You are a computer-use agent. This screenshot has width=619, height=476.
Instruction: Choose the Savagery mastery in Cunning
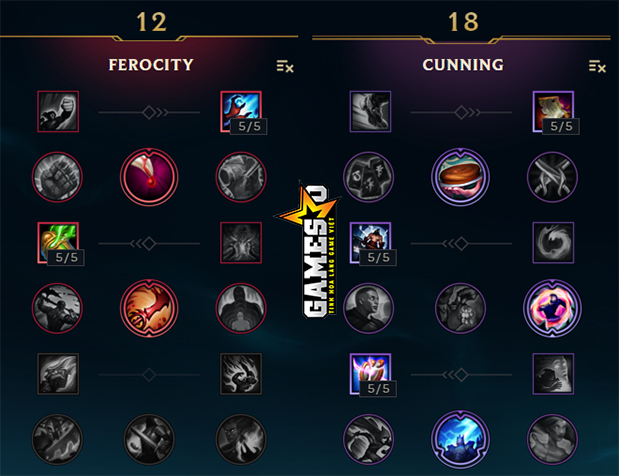[x=552, y=111]
